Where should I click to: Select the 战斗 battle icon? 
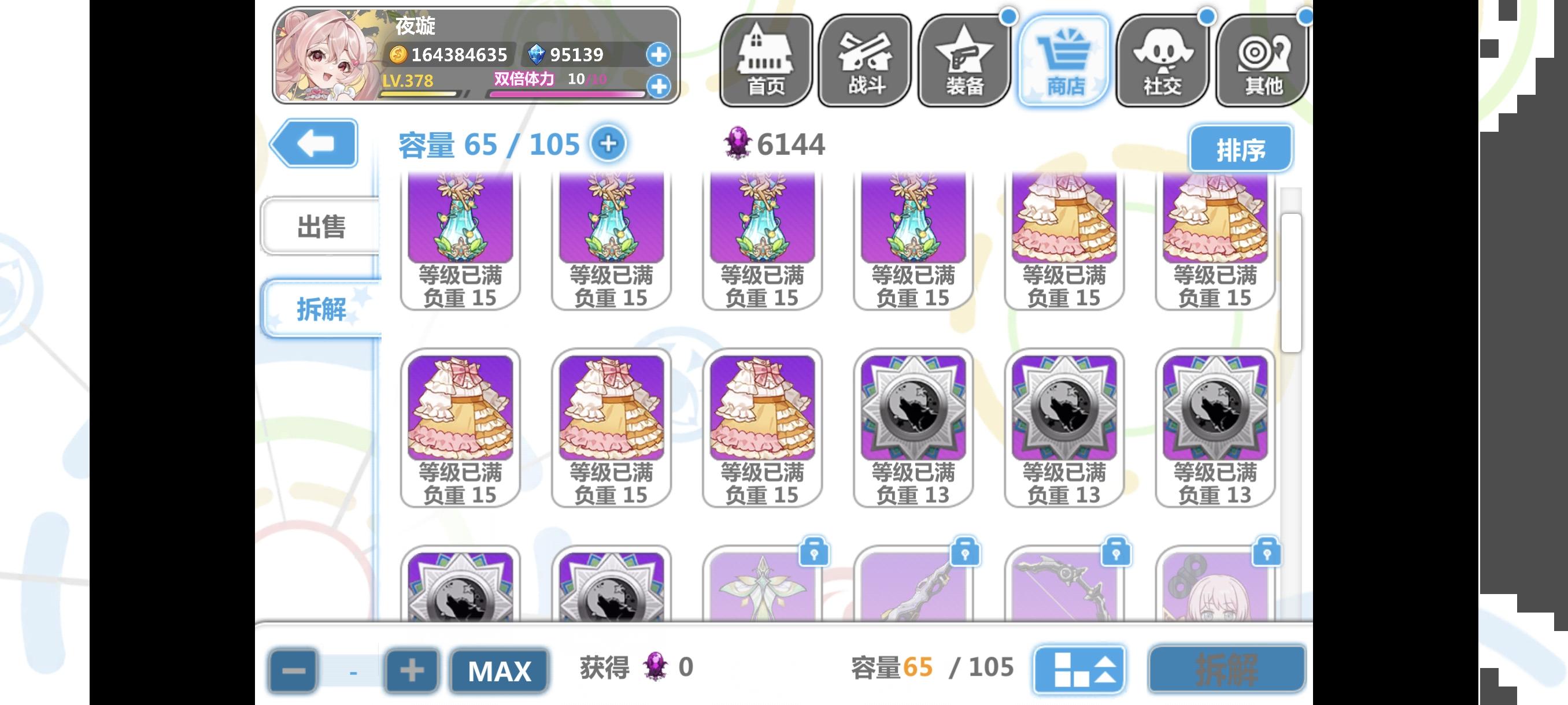point(864,61)
